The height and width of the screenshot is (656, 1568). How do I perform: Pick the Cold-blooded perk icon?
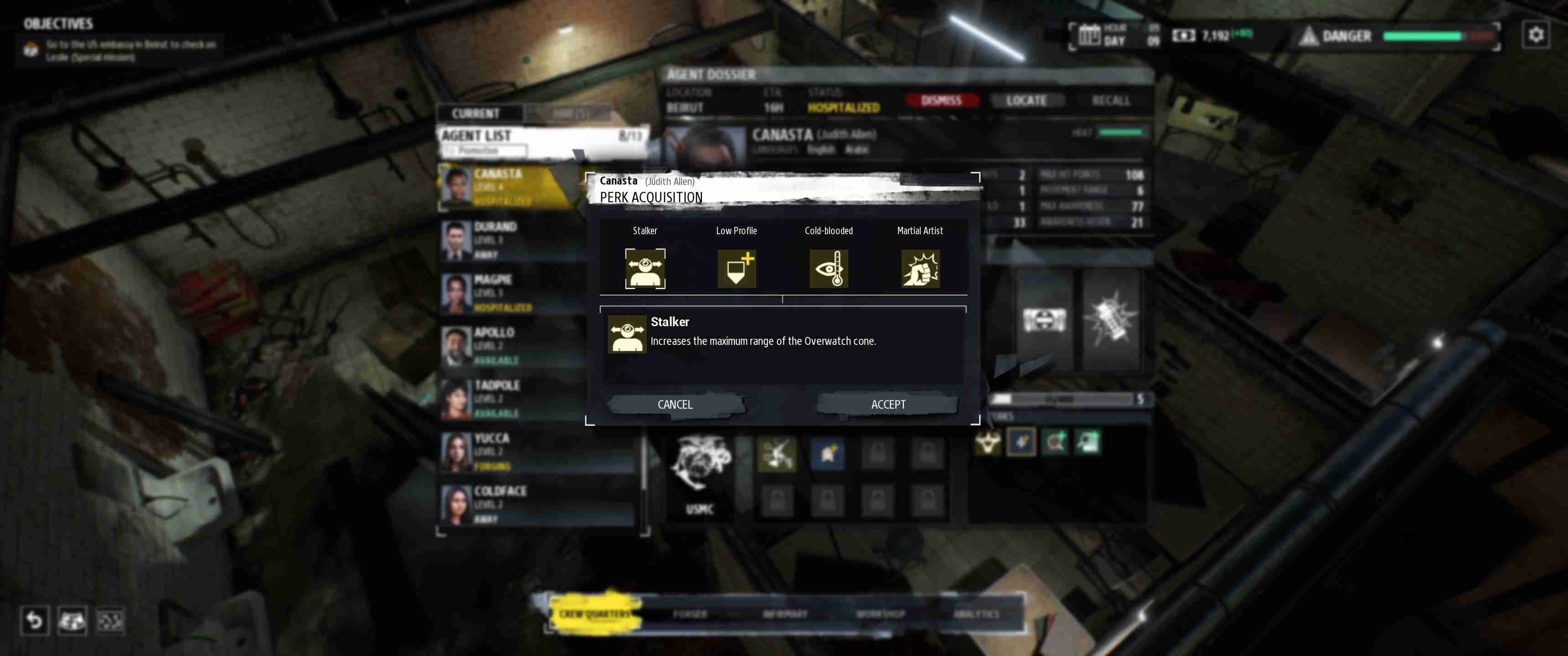click(x=828, y=268)
